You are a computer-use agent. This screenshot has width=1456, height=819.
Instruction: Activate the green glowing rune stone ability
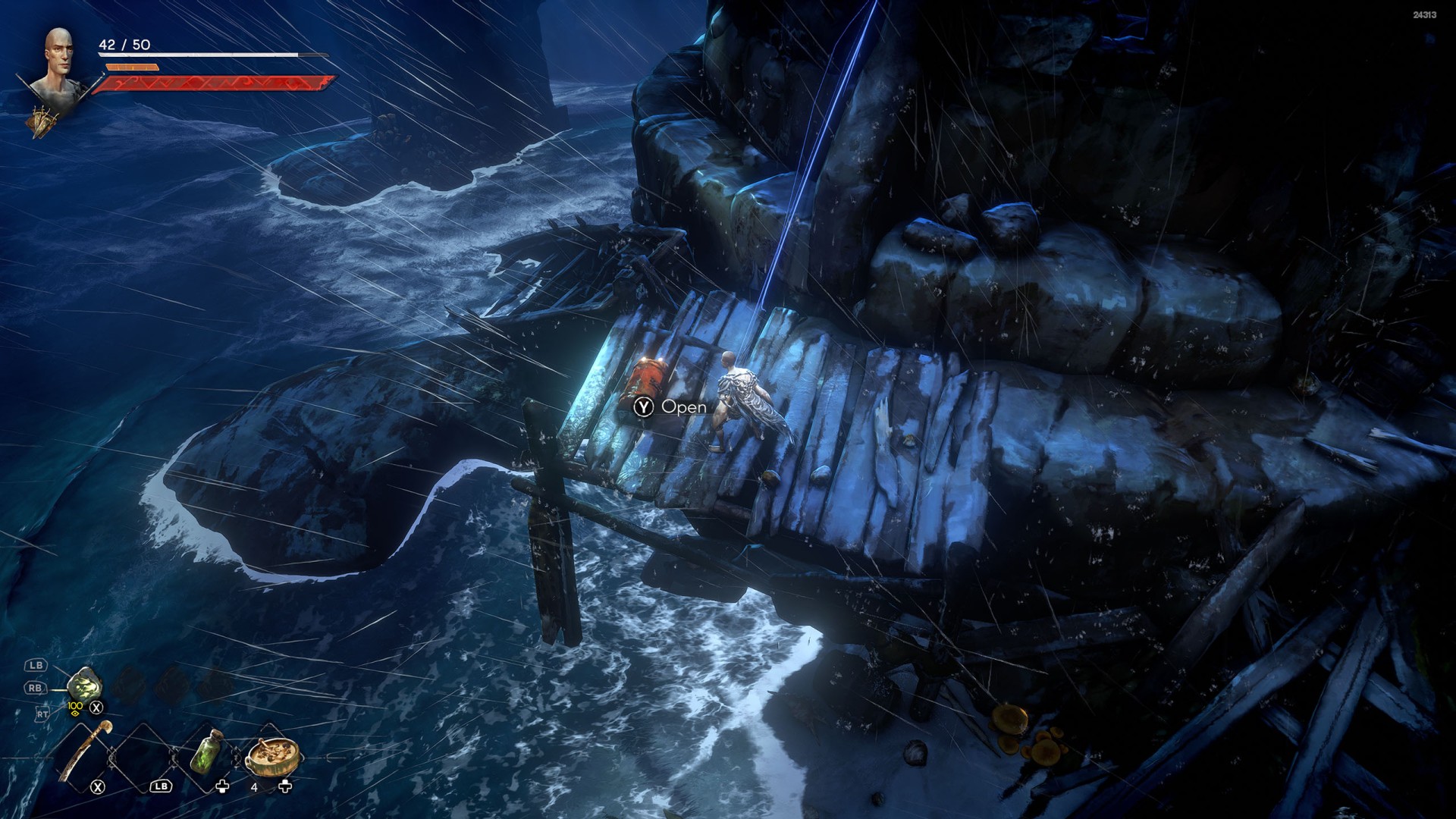click(x=84, y=685)
